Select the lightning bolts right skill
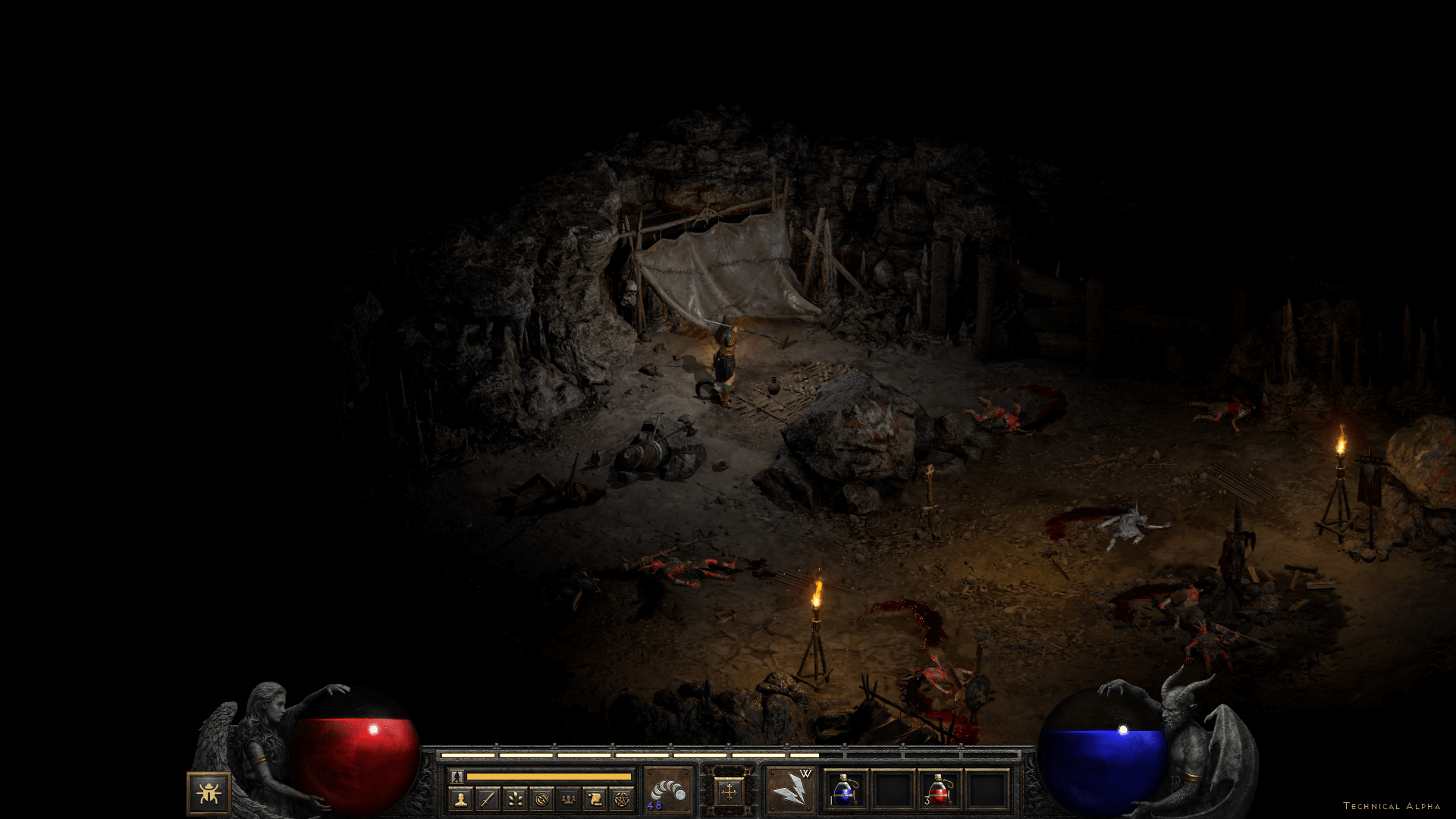The height and width of the screenshot is (819, 1456). coord(789,790)
